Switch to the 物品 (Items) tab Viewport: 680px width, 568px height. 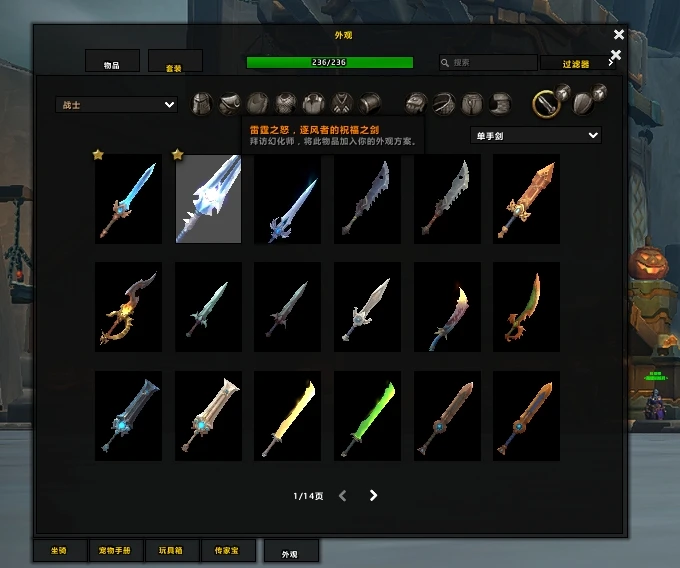(x=112, y=63)
